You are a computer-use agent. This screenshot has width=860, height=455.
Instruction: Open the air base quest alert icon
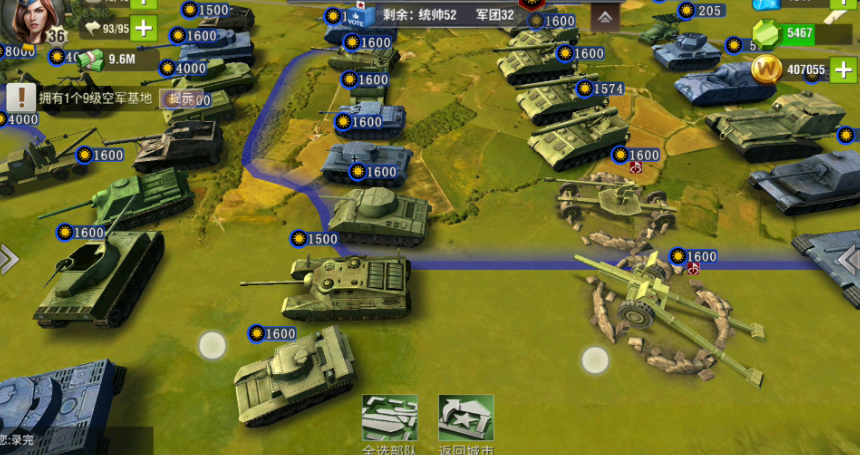(19, 97)
